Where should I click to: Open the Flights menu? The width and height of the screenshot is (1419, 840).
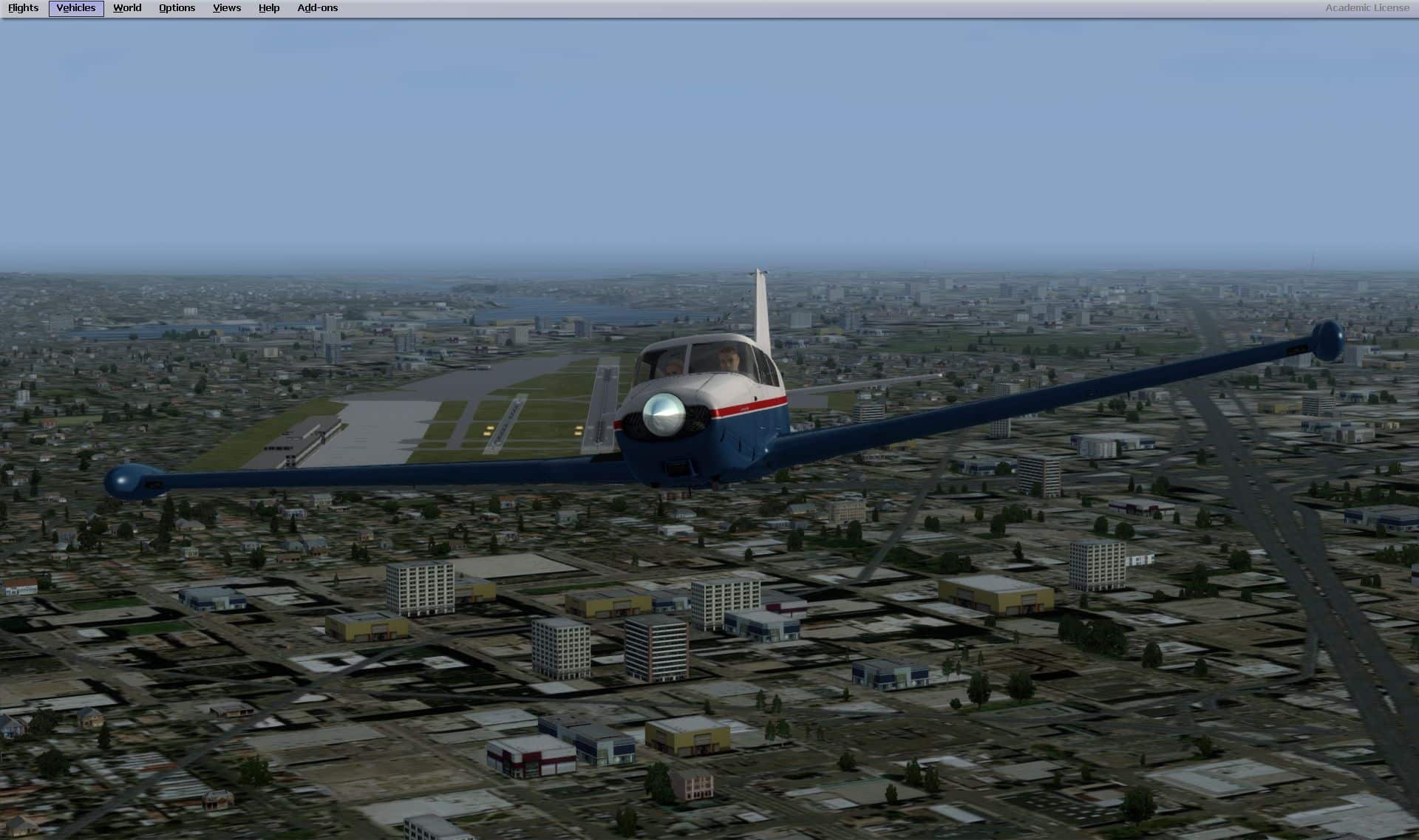[x=24, y=8]
